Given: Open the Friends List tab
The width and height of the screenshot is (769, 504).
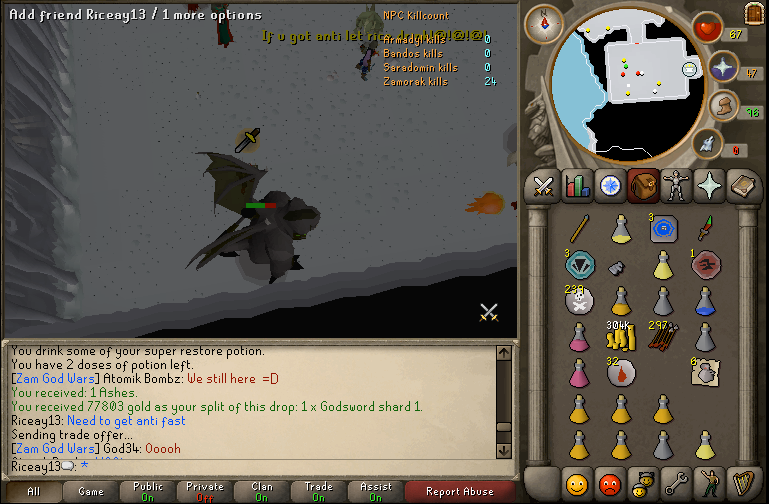Looking at the screenshot, I should click(x=577, y=484).
